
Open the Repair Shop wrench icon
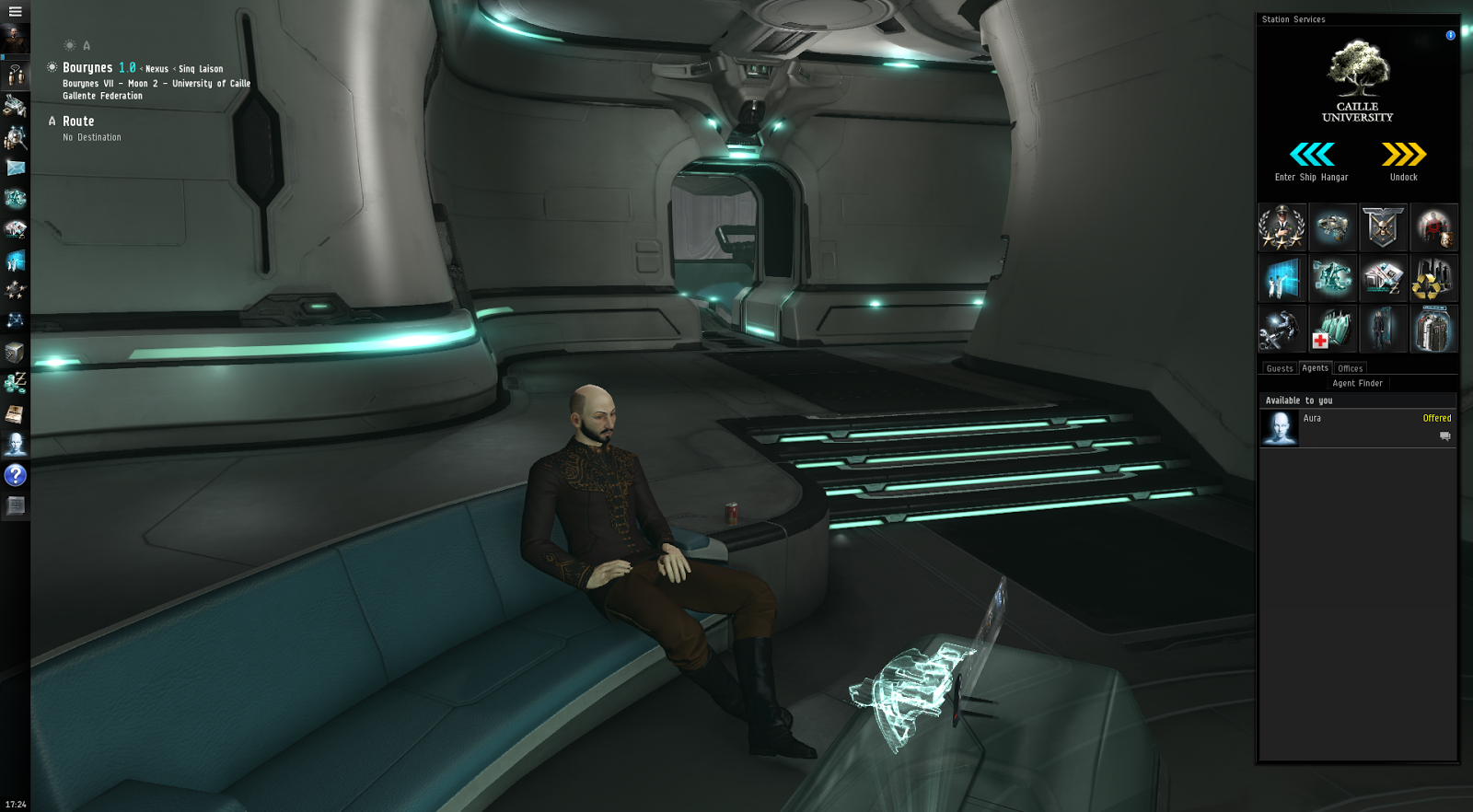[1282, 329]
